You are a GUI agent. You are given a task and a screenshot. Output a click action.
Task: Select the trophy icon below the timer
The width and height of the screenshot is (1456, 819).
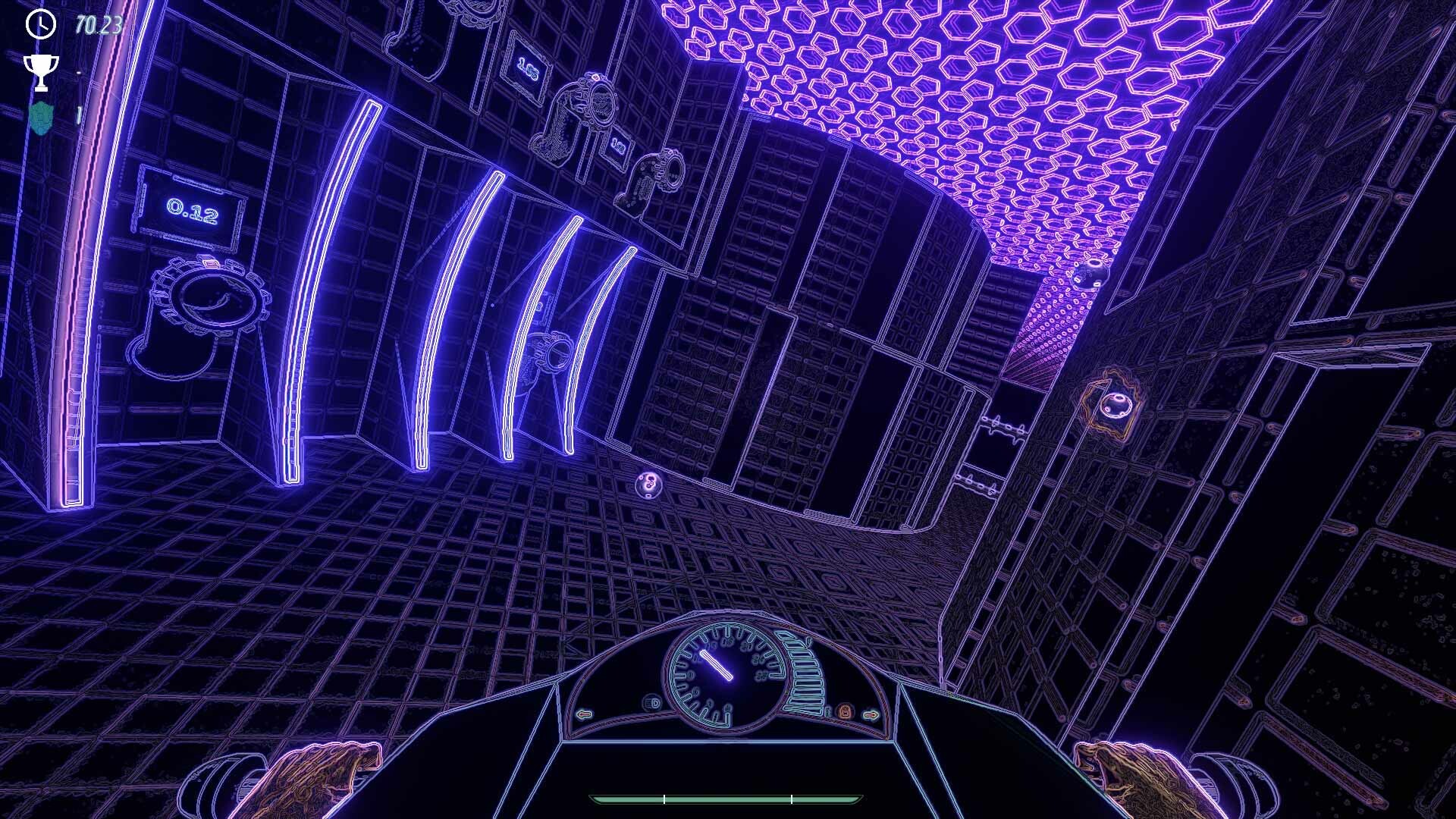tap(42, 72)
